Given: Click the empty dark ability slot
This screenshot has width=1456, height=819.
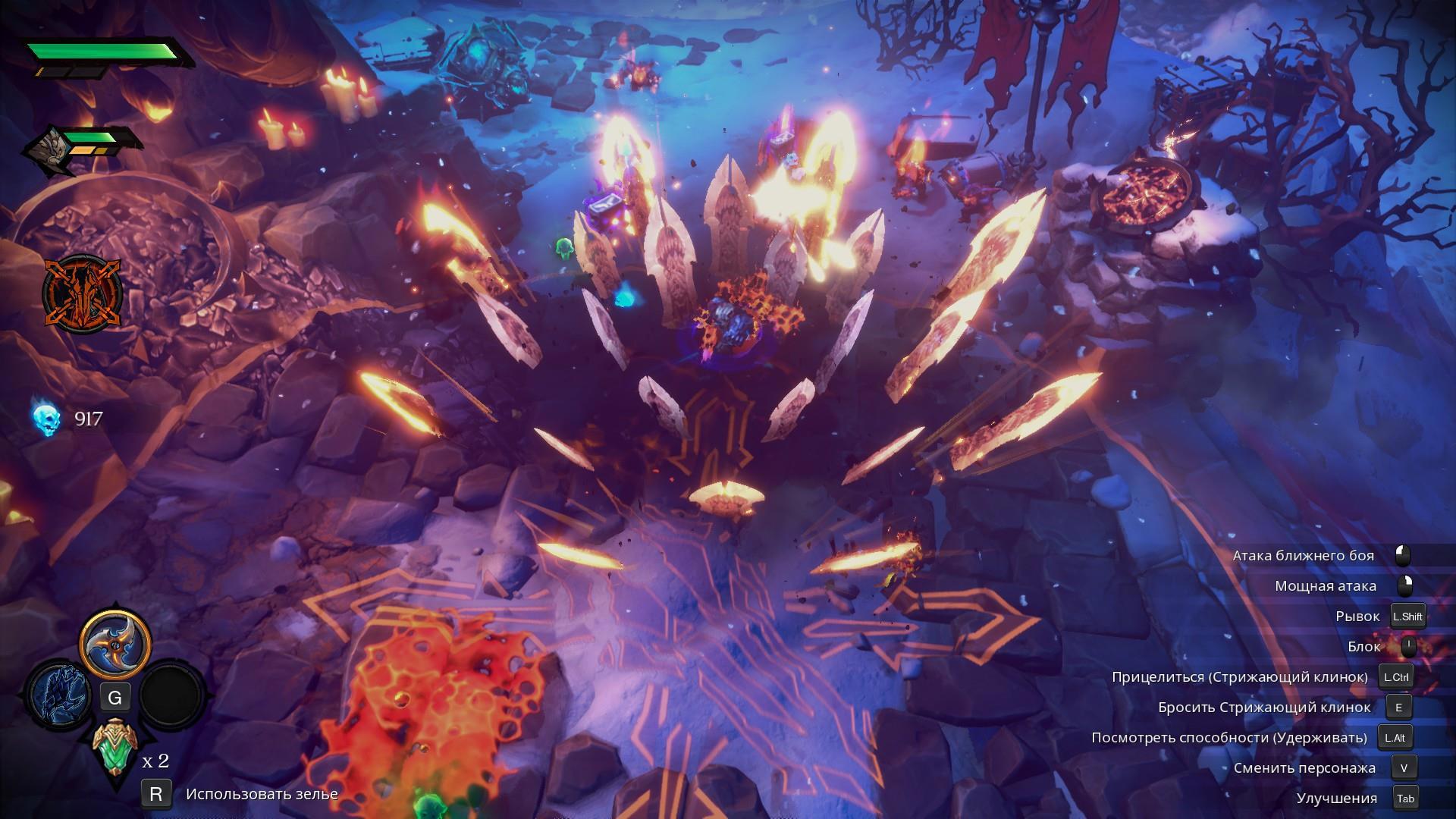Looking at the screenshot, I should (x=172, y=695).
